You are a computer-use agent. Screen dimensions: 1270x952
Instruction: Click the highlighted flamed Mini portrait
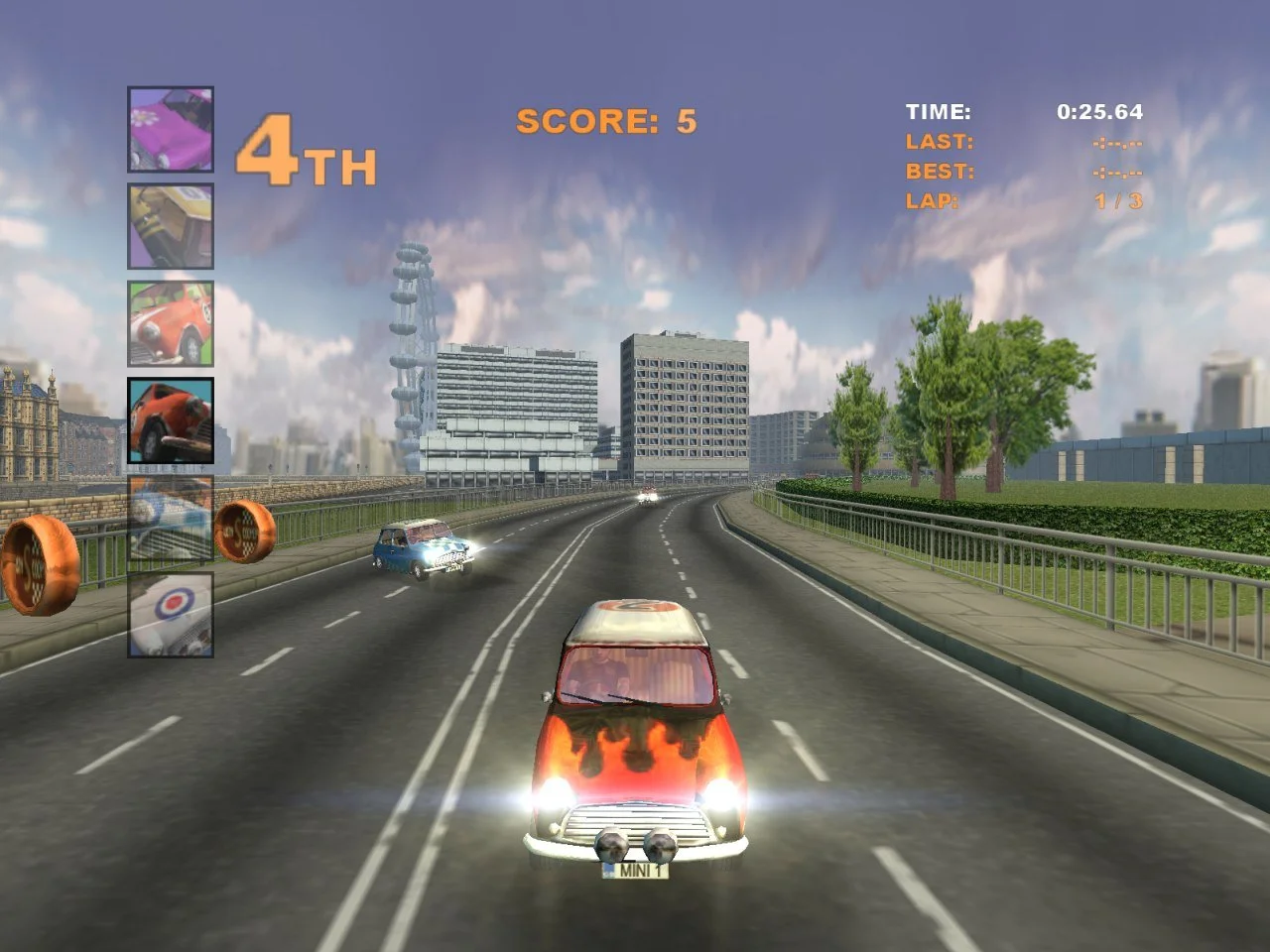click(x=169, y=421)
